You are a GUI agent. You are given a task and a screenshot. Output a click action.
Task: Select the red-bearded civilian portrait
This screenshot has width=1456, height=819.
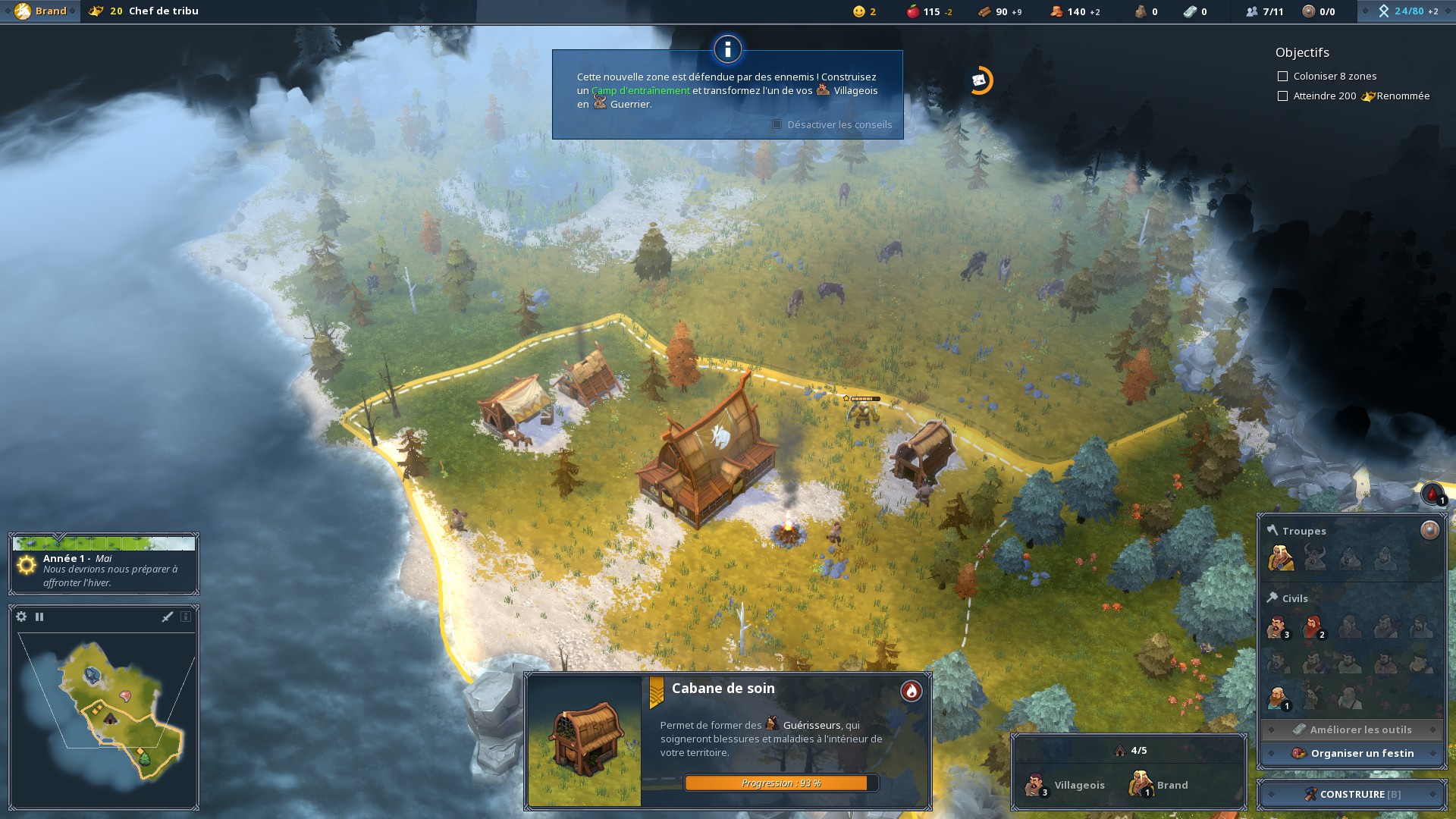(x=1313, y=627)
